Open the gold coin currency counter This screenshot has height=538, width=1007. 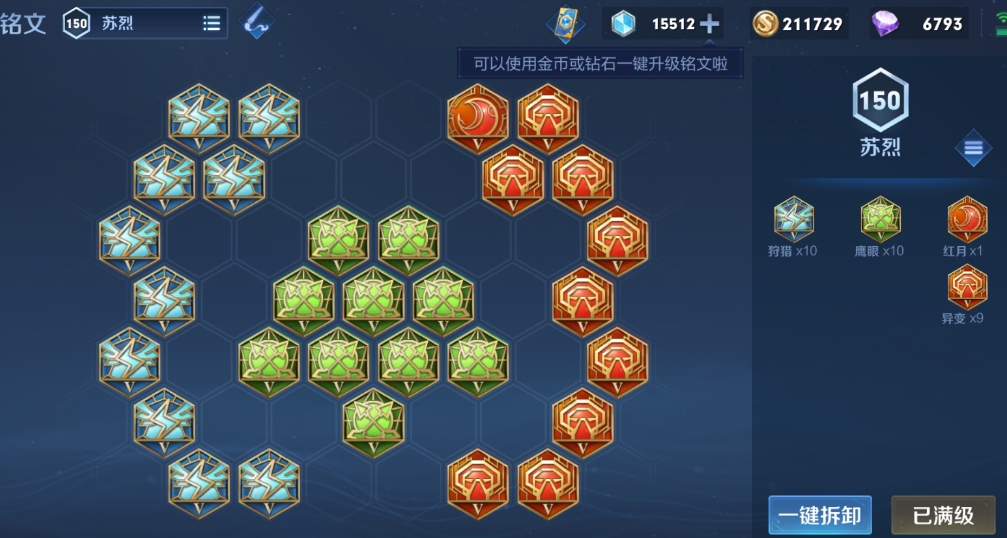coord(800,23)
